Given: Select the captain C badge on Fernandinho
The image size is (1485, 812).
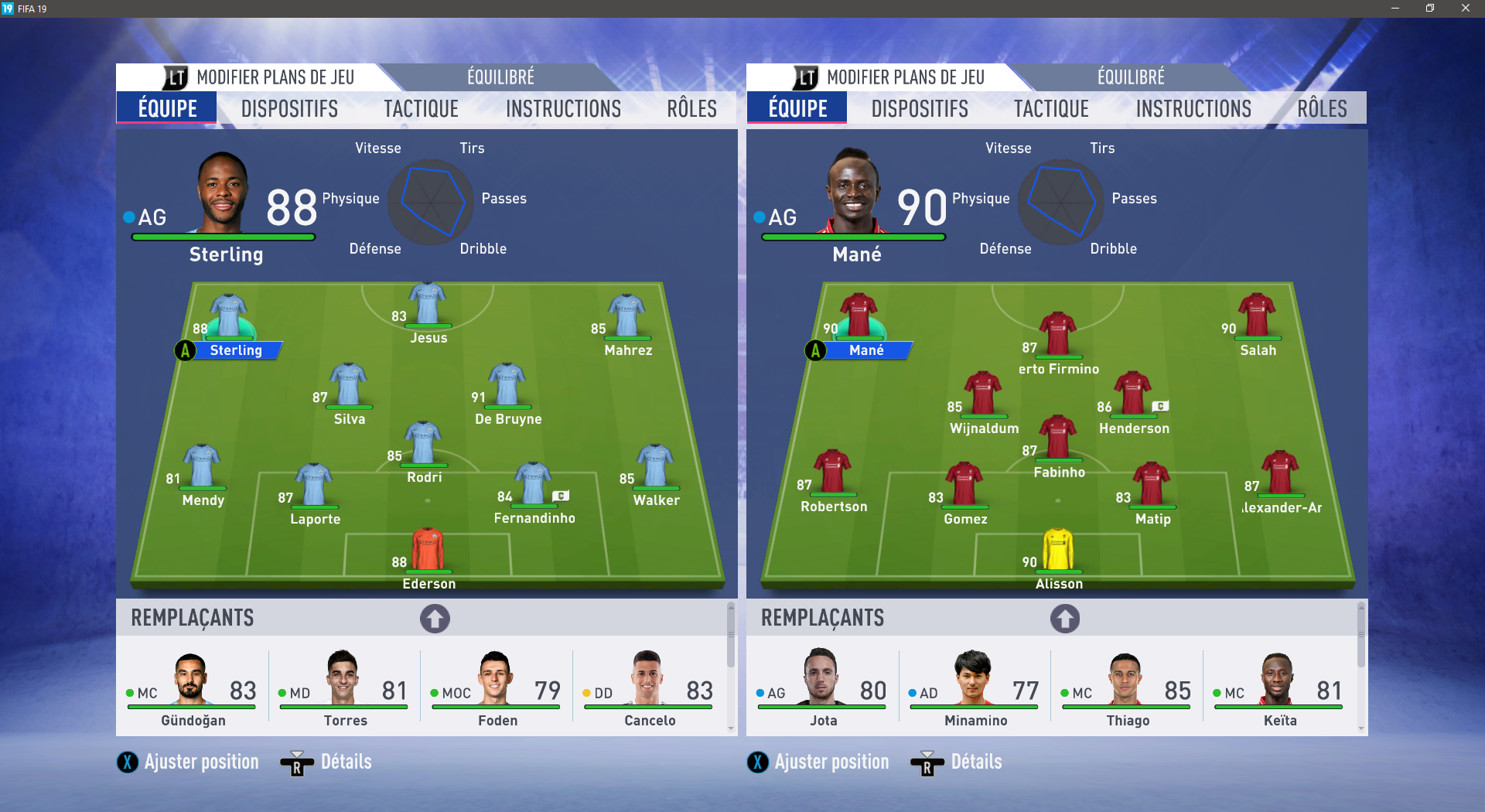Looking at the screenshot, I should (562, 496).
